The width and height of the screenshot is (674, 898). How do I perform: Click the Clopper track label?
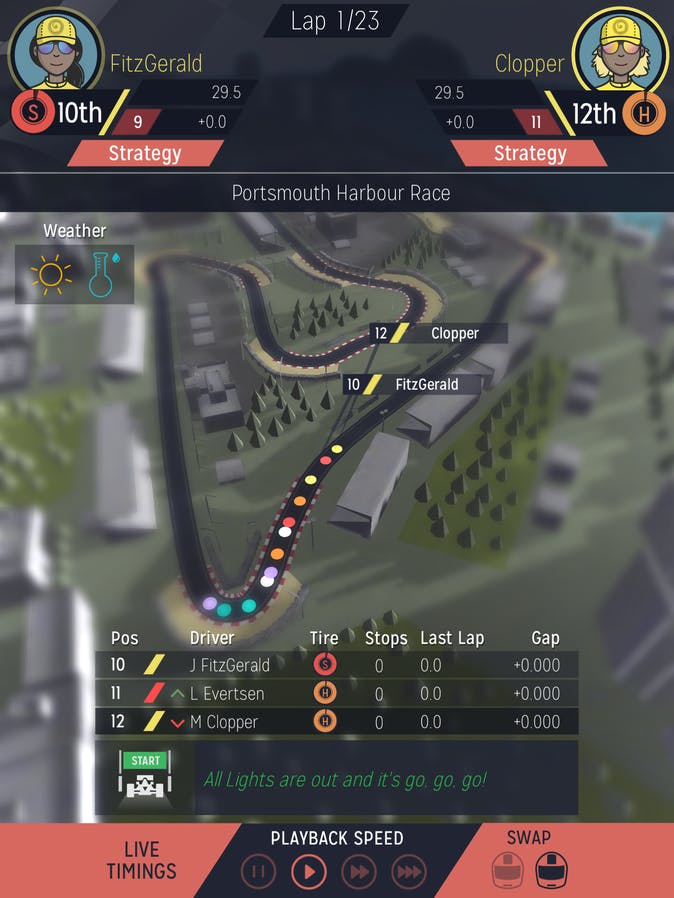[438, 333]
